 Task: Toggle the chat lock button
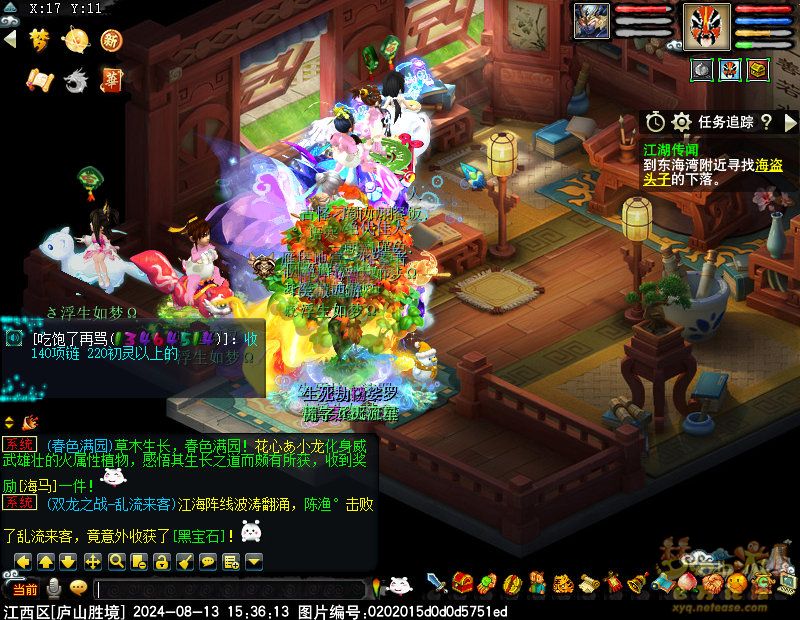click(162, 561)
